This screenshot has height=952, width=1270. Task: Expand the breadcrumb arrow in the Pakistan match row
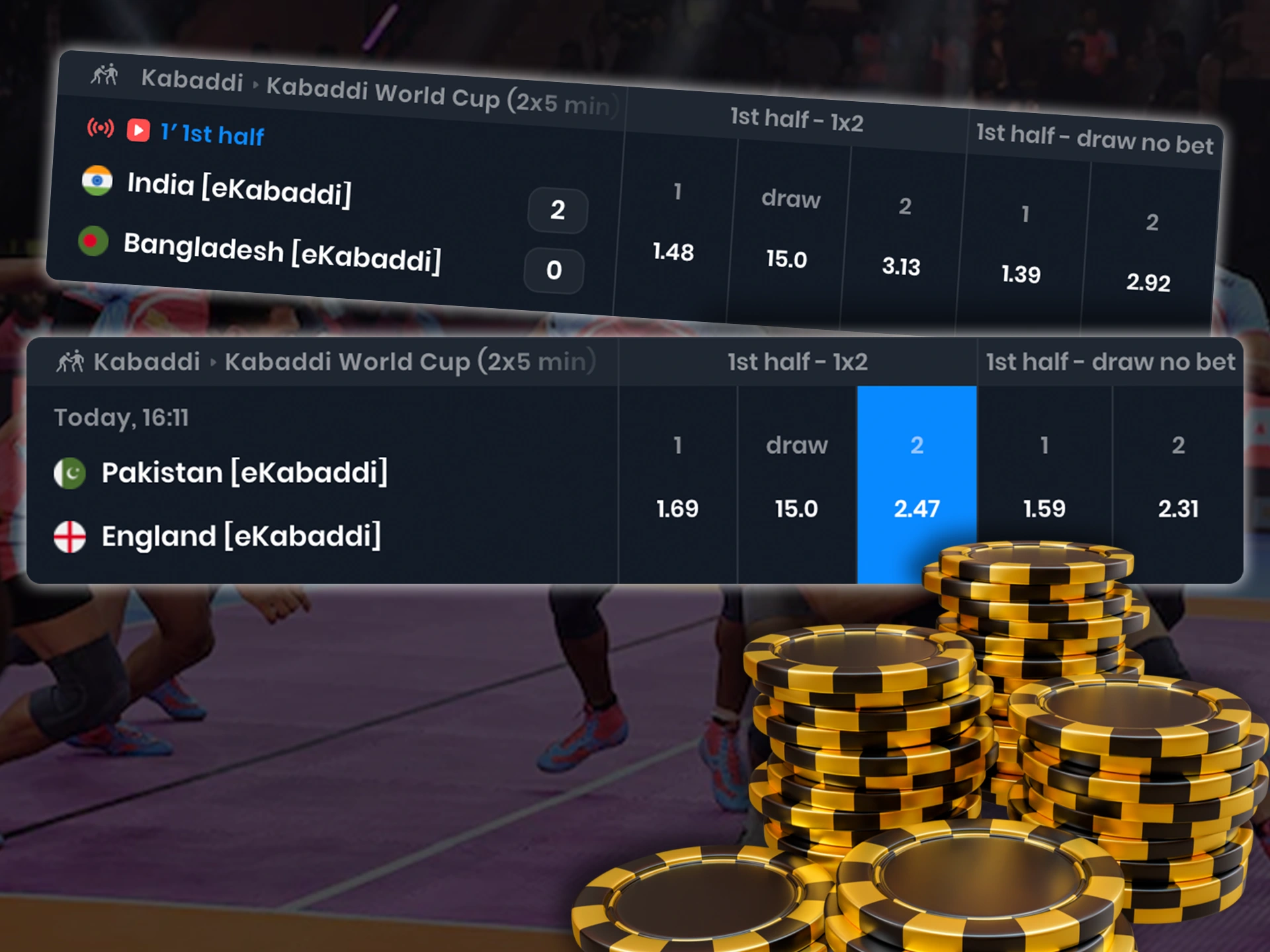(x=213, y=362)
